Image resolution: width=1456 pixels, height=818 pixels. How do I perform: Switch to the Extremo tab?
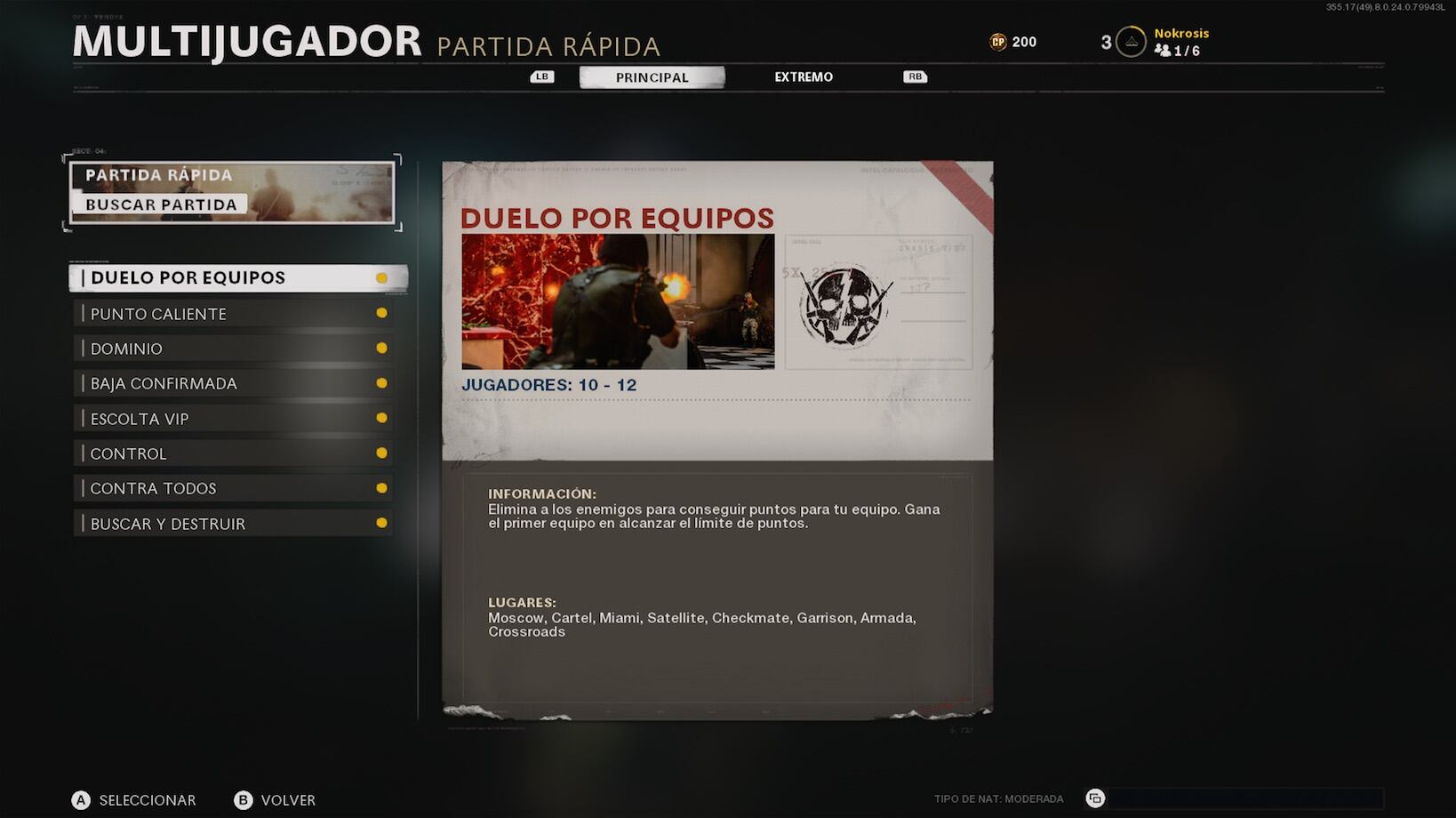804,77
